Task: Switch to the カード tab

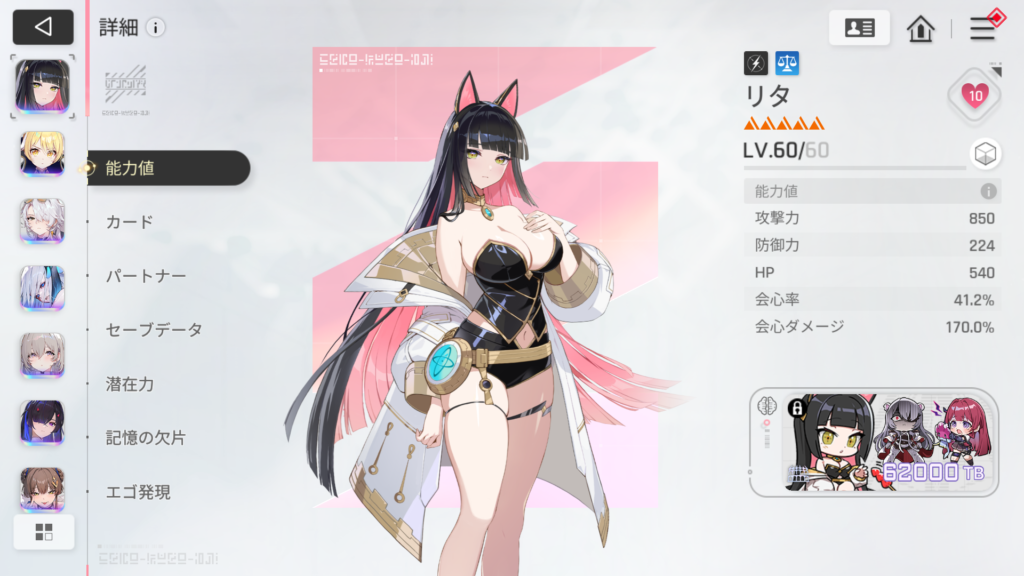Action: (x=130, y=222)
